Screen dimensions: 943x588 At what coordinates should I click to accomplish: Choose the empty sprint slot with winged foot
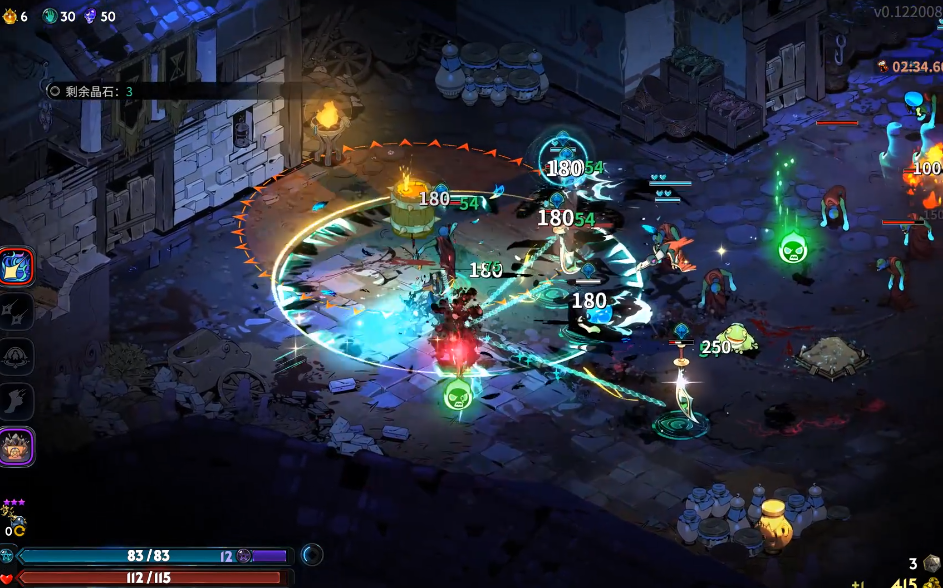(x=17, y=401)
